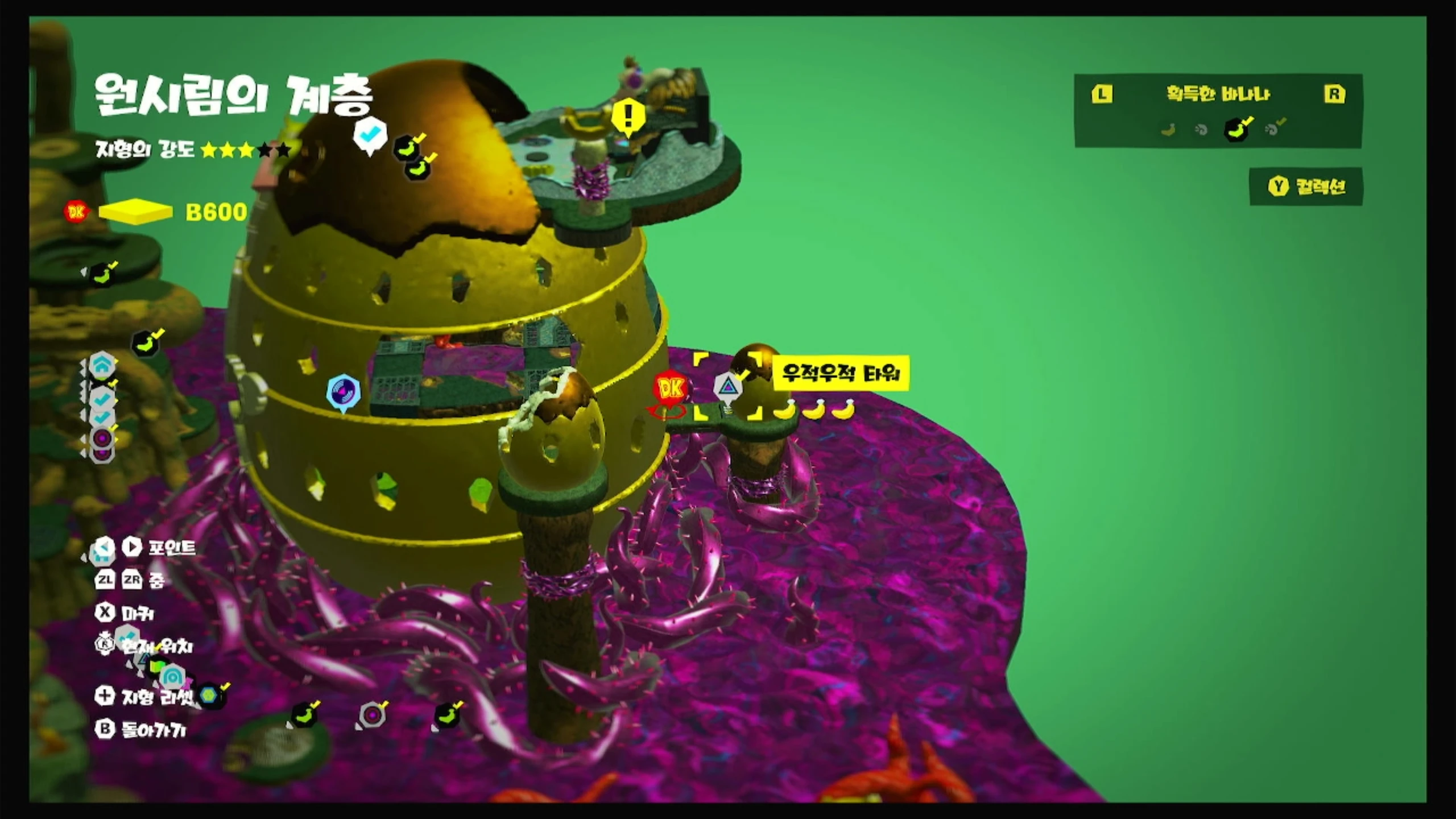Viewport: 1456px width, 819px height.
Task: Click the teal arch gateway marker
Action: point(172,677)
